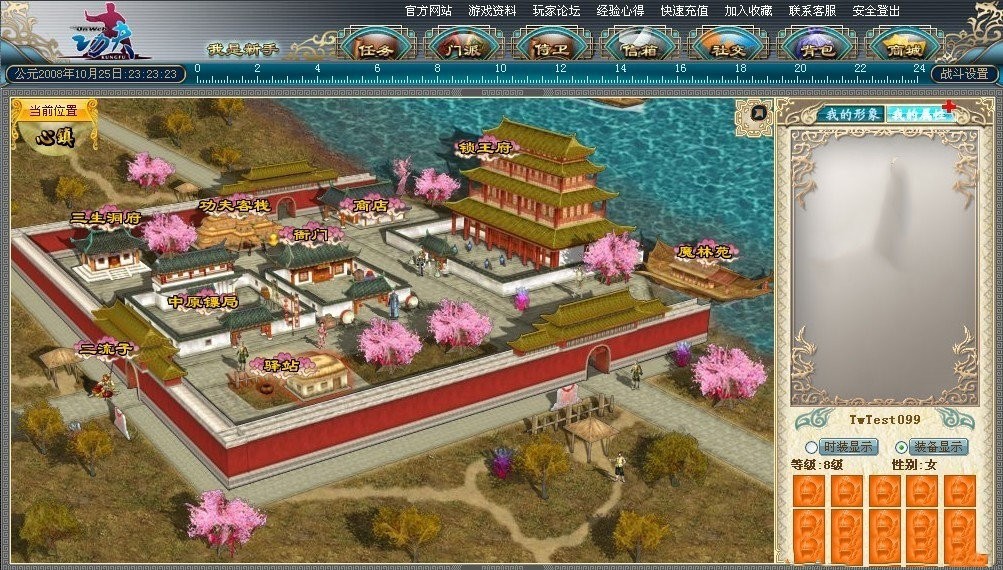Enter the 商店 shop label on map
1003x570 pixels.
click(x=371, y=206)
